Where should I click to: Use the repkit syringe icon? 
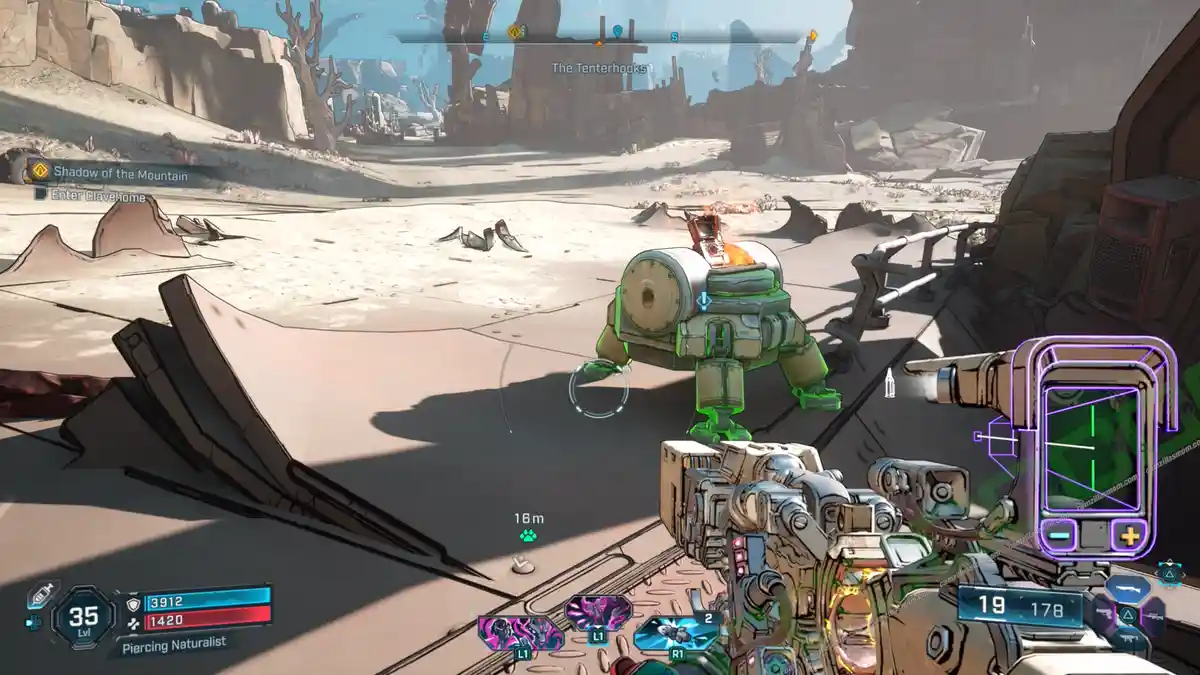[41, 593]
